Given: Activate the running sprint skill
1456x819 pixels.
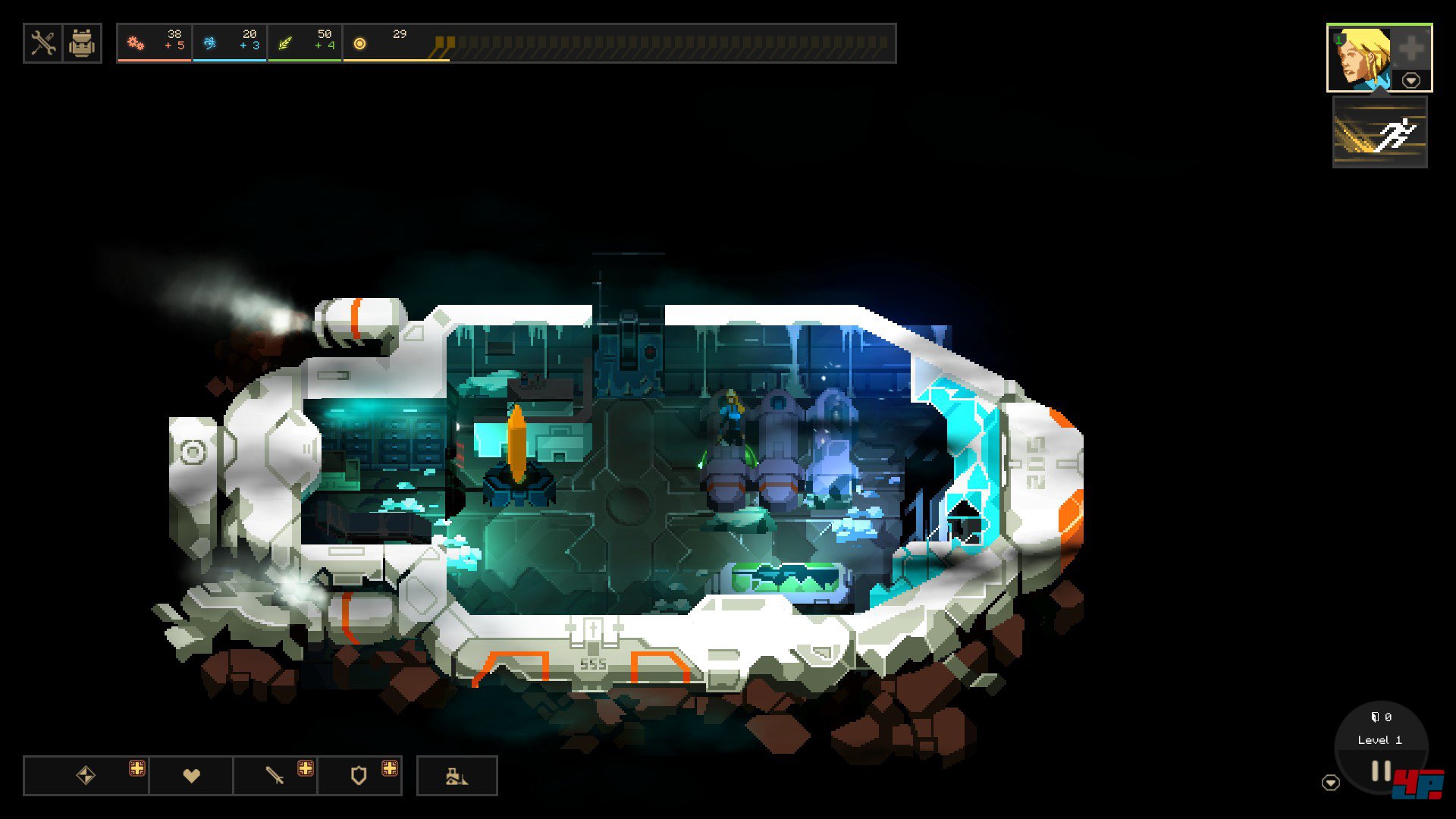Looking at the screenshot, I should (x=1380, y=133).
